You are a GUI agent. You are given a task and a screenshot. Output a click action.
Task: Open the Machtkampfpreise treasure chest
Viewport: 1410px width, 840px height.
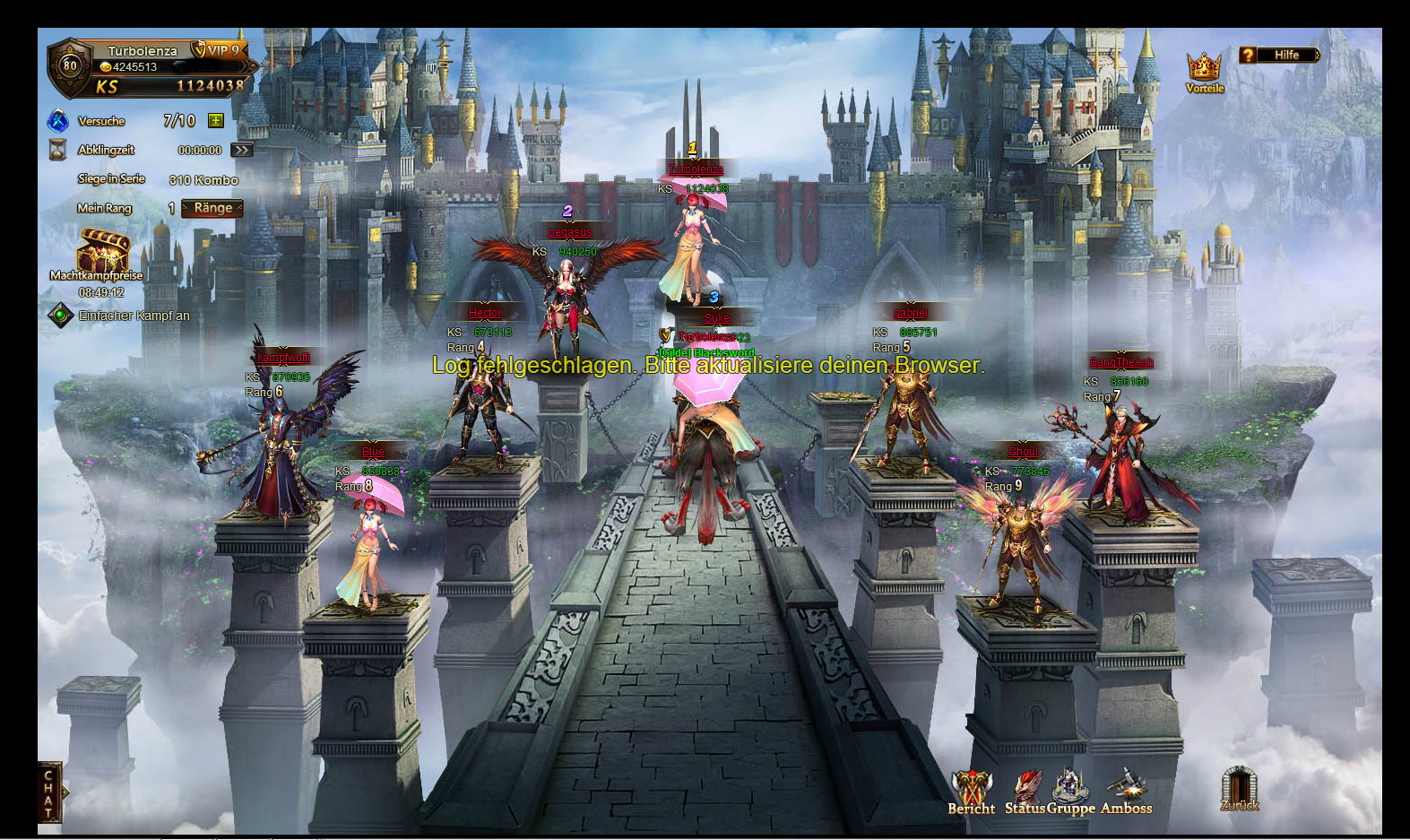pos(101,251)
